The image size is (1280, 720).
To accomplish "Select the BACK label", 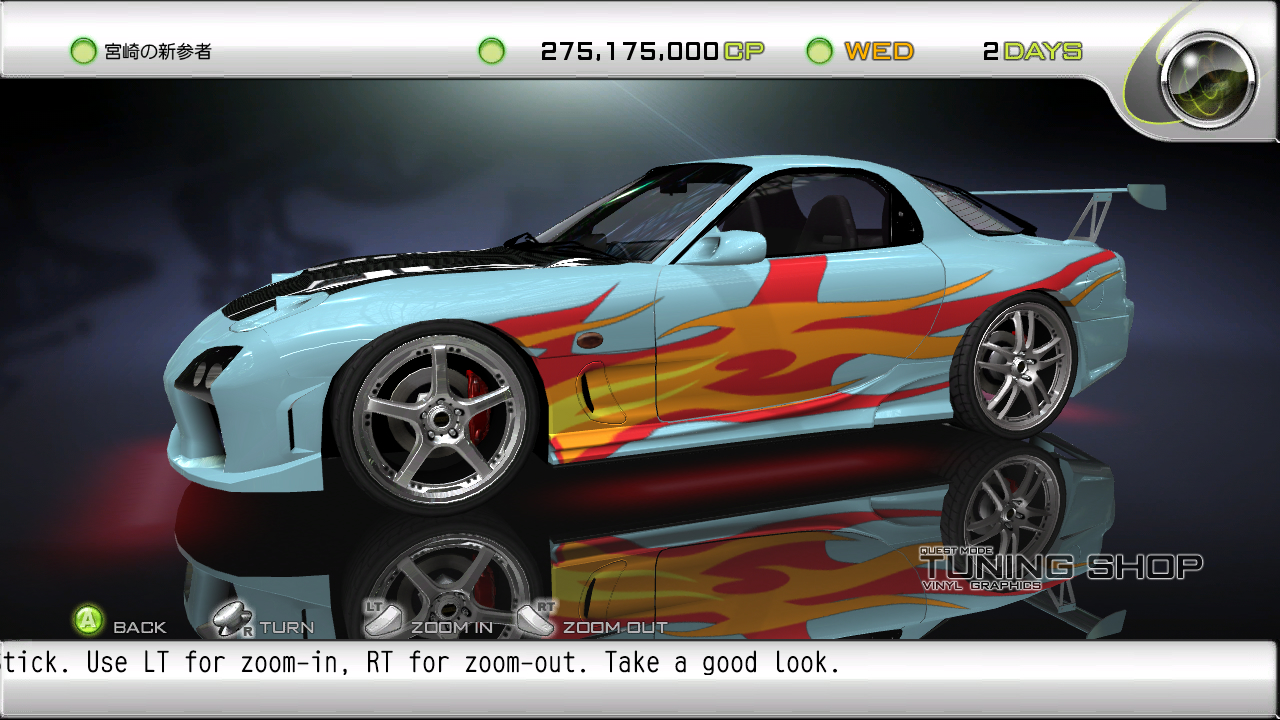I will point(141,627).
